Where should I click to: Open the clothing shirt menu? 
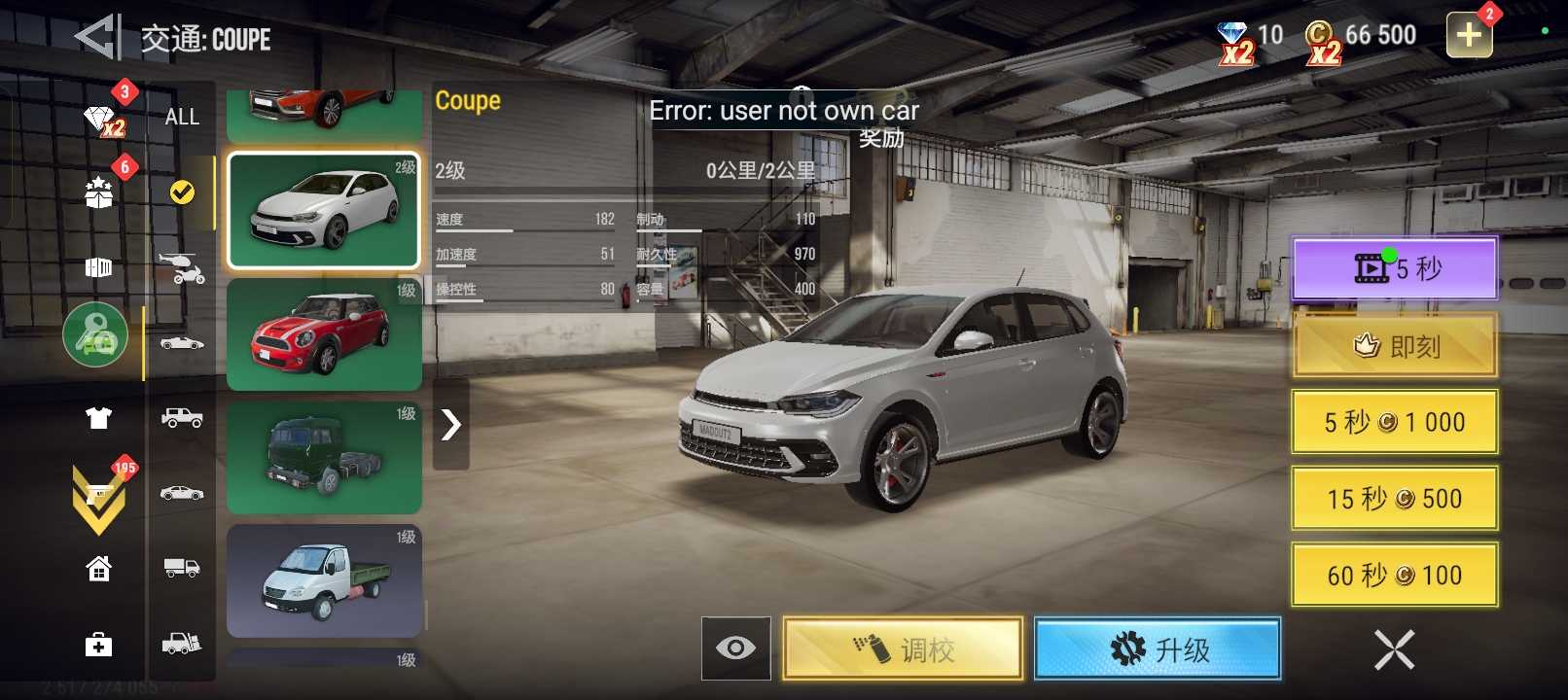[98, 418]
